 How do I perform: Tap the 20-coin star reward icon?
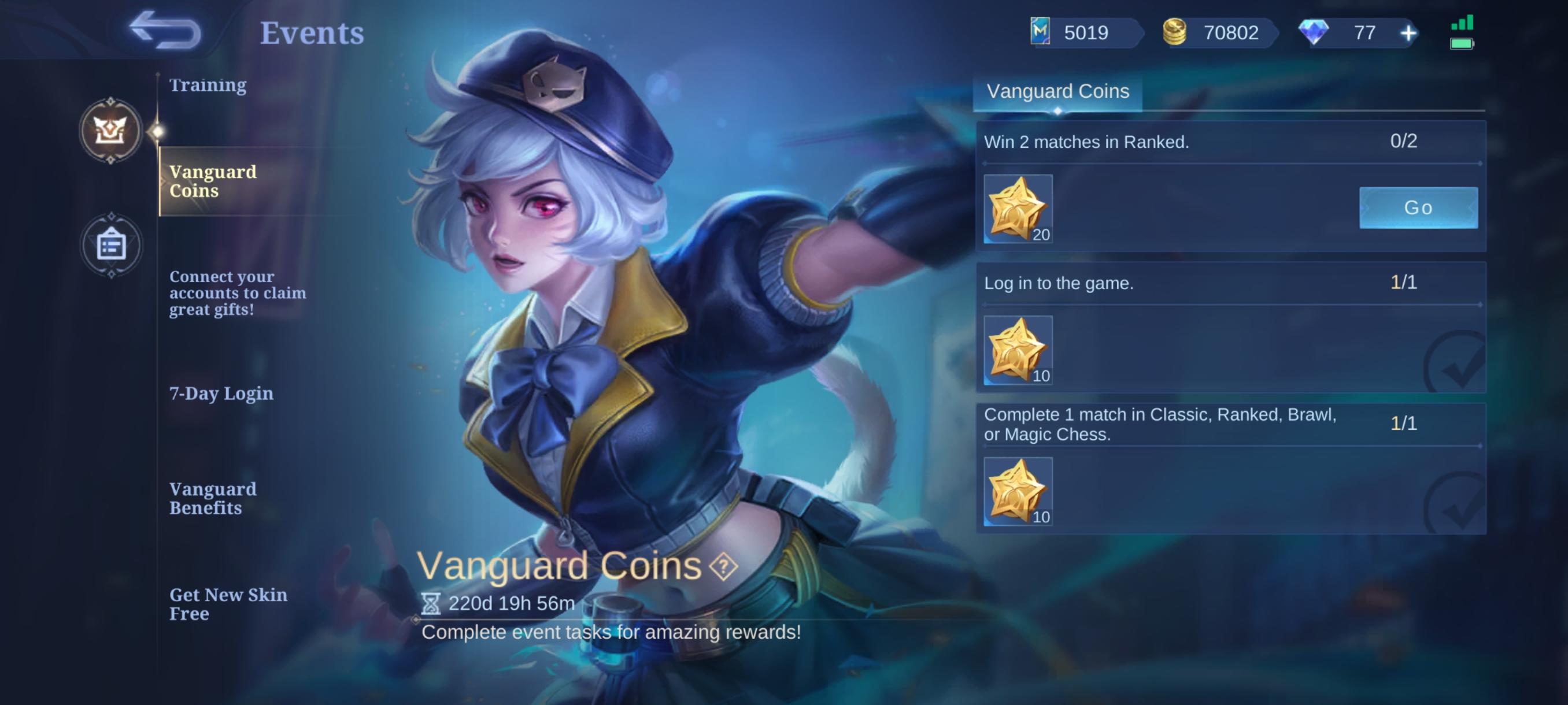point(1017,210)
